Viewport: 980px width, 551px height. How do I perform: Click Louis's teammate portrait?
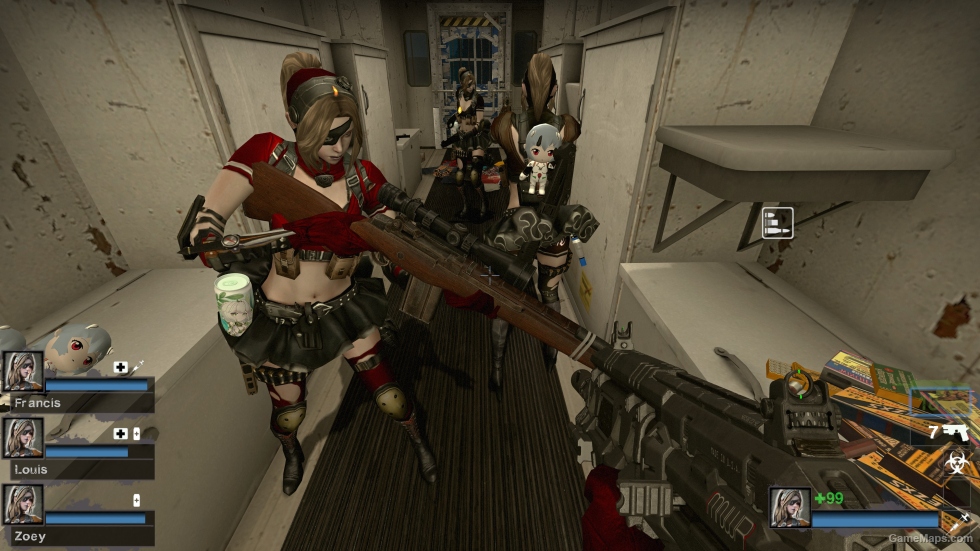(x=23, y=437)
